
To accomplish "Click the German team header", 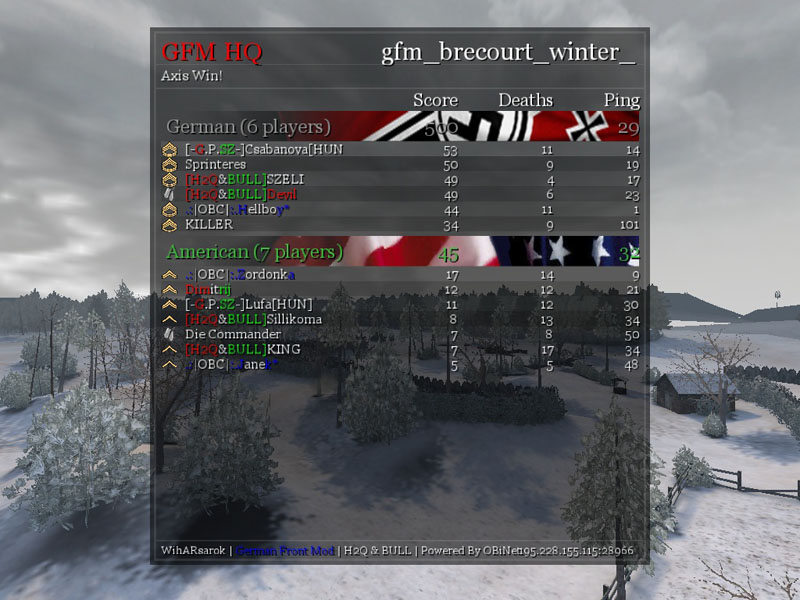I will coord(248,127).
